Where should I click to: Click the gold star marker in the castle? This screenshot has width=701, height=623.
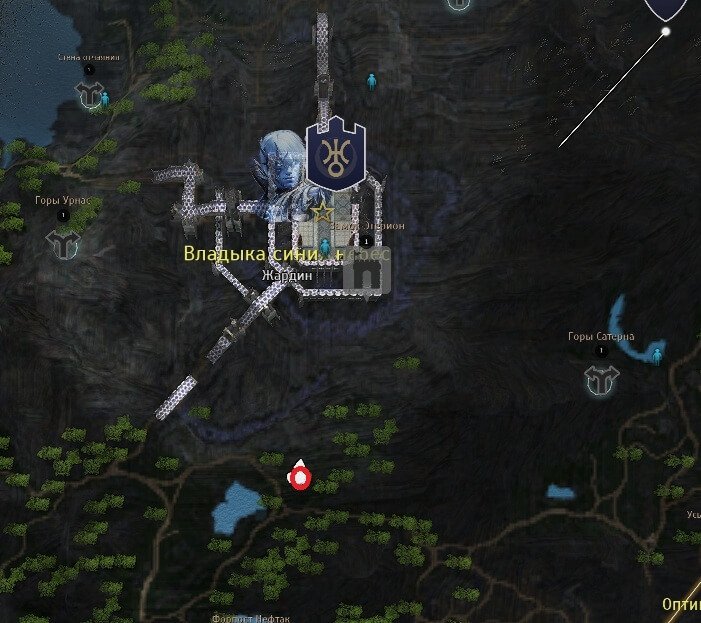coord(321,212)
